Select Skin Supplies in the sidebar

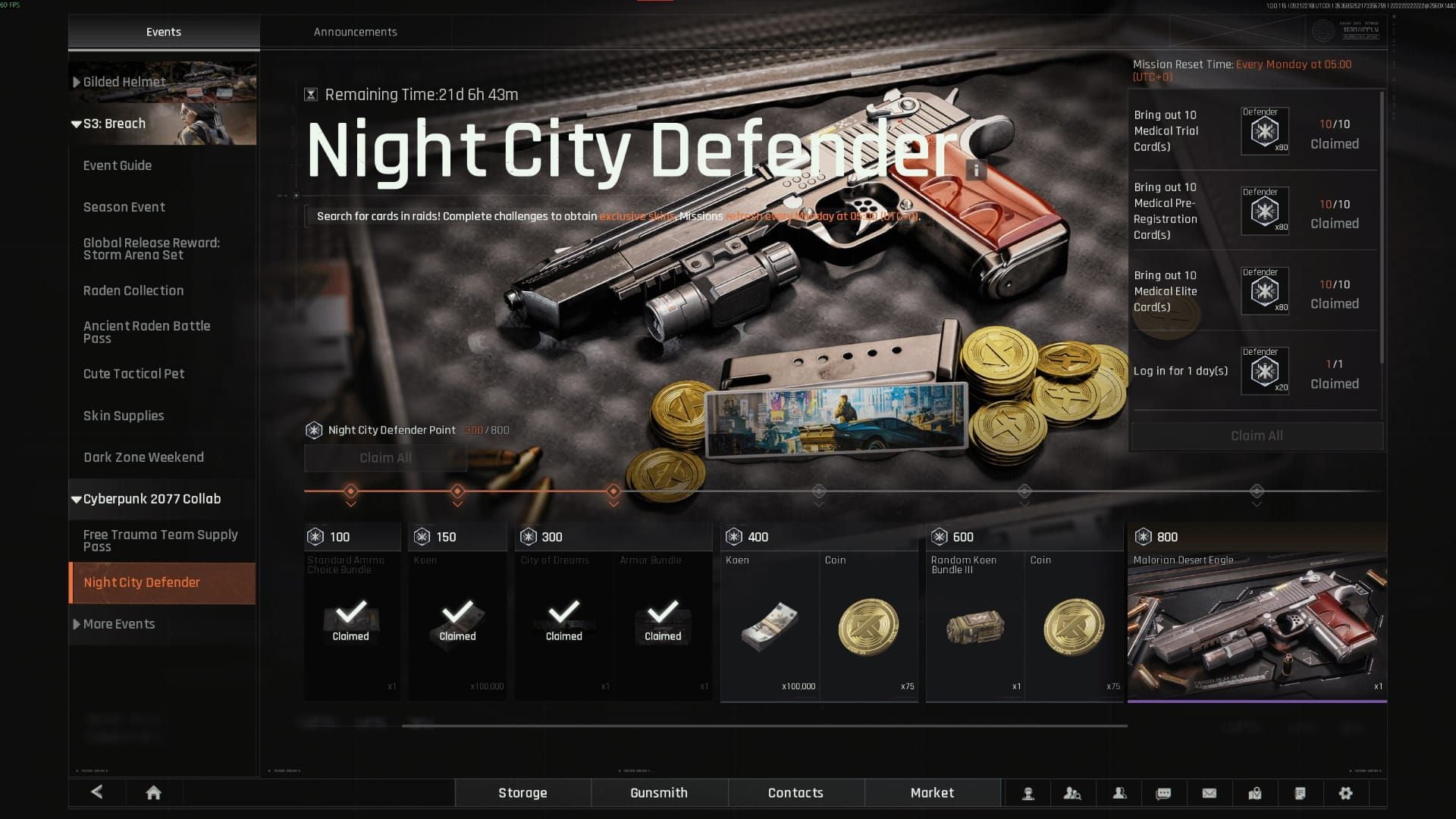[x=124, y=416]
